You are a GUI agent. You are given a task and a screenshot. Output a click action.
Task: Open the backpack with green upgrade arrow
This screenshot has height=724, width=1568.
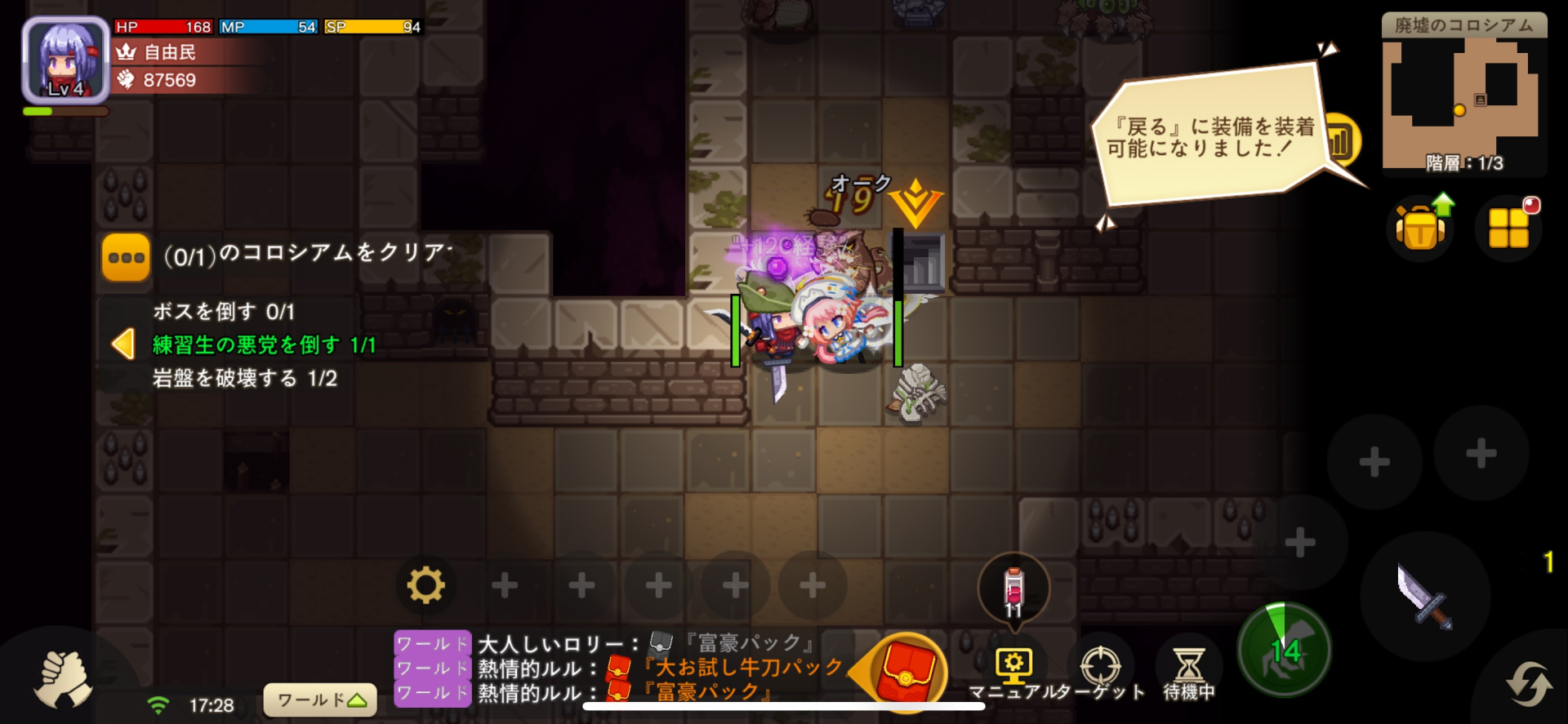click(1421, 226)
